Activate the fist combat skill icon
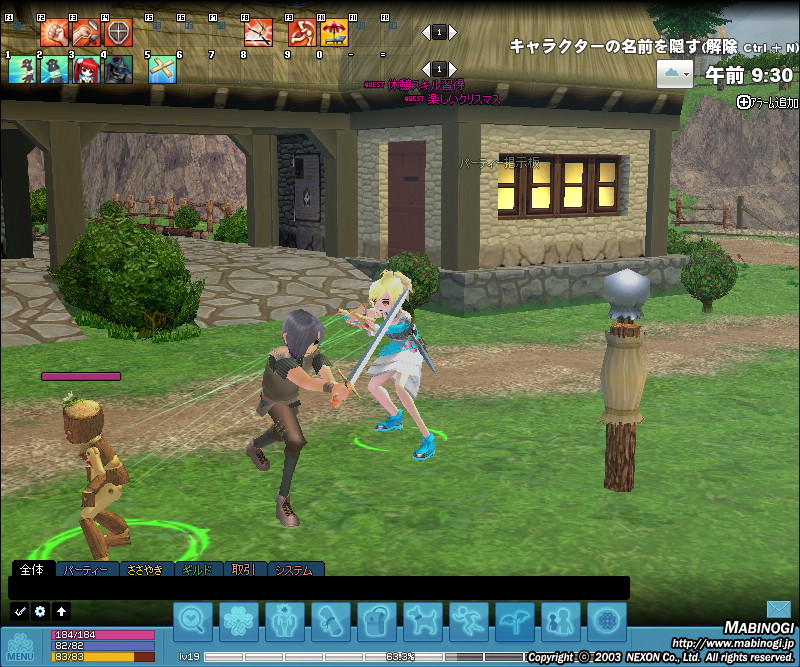The height and width of the screenshot is (667, 800). (x=54, y=33)
